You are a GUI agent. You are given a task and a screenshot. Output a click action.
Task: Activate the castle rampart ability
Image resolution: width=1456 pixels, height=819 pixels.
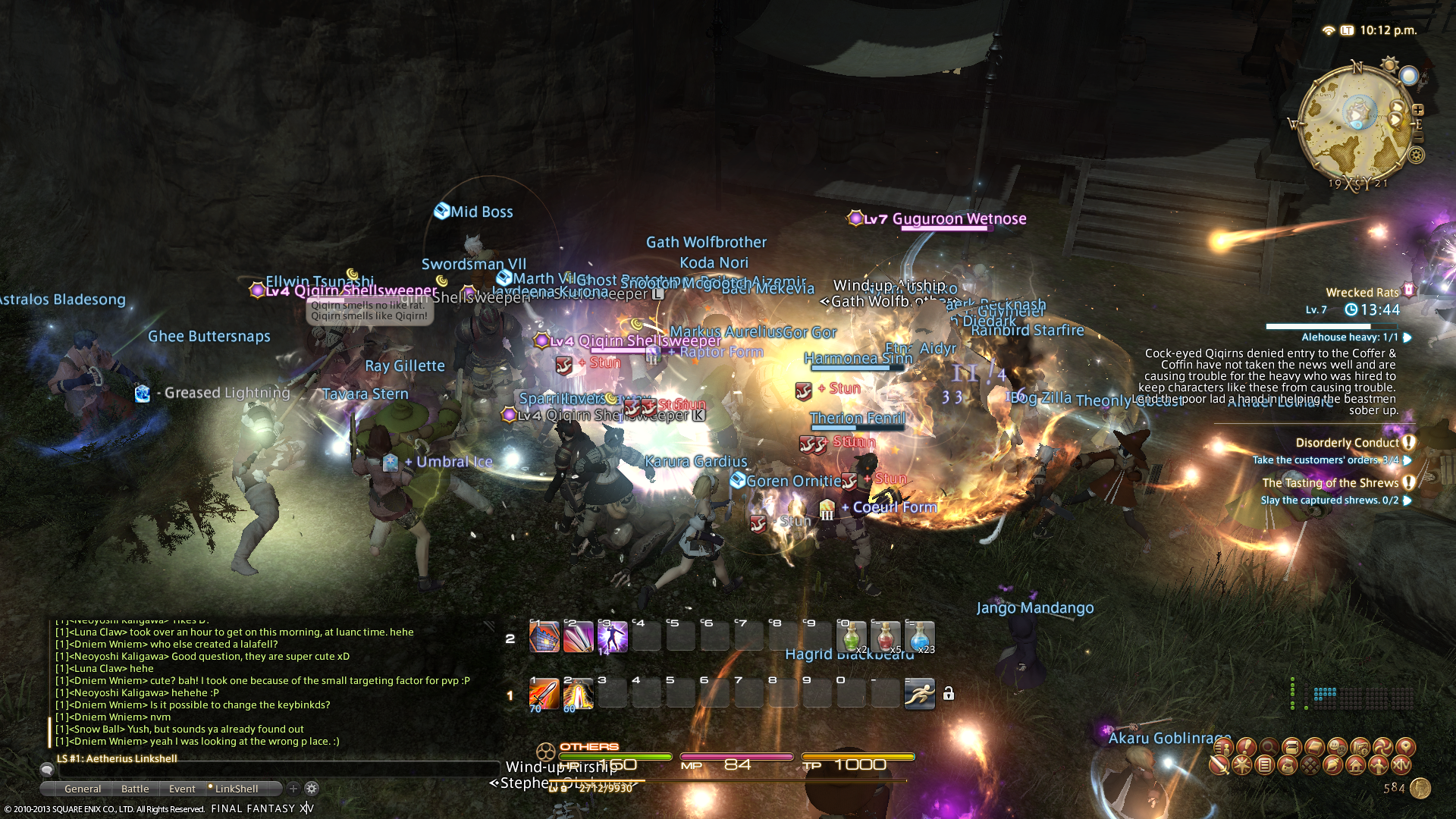click(x=544, y=637)
